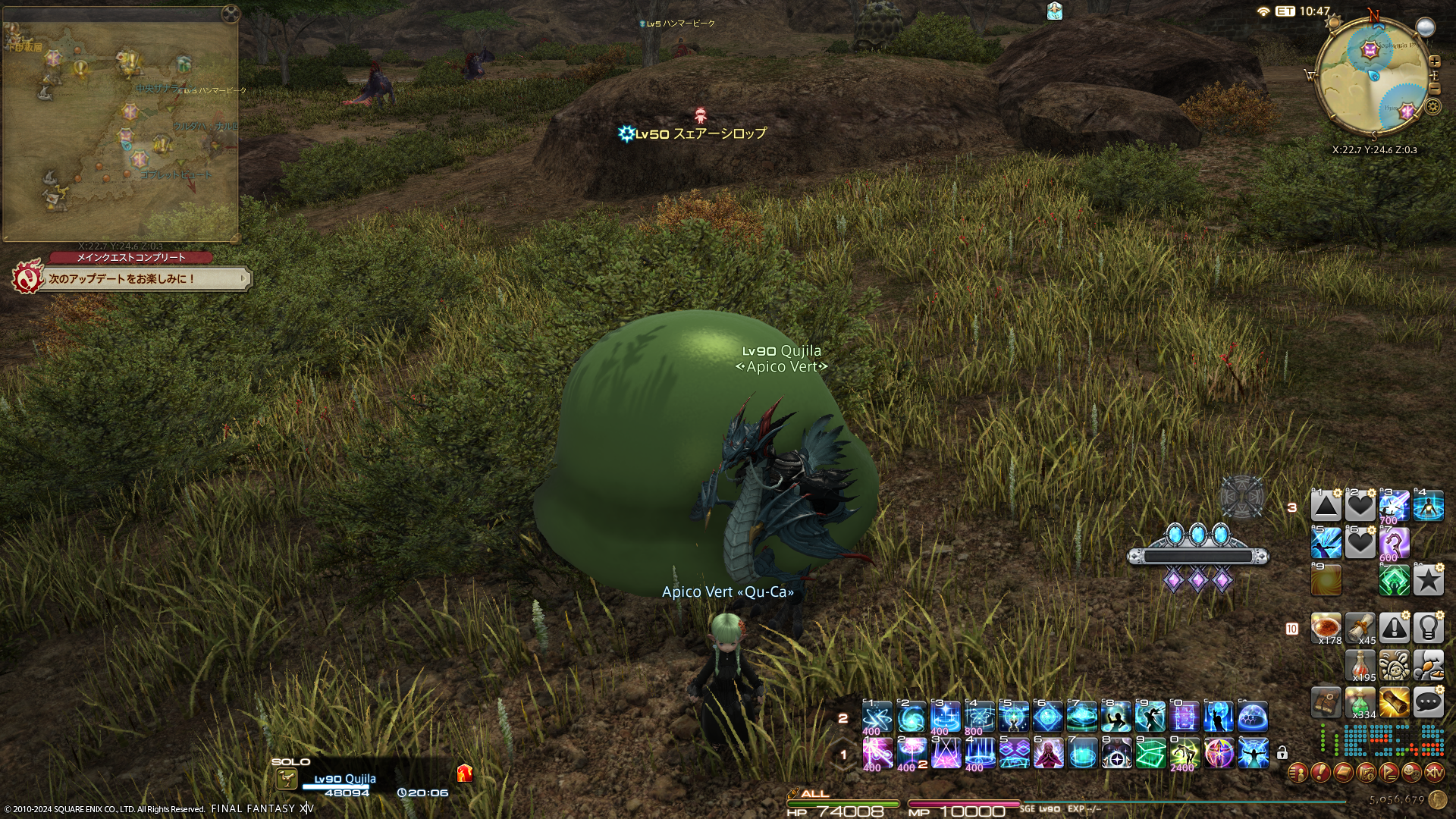Toggle the hotbar lock icon
The width and height of the screenshot is (1456, 819).
[1282, 753]
